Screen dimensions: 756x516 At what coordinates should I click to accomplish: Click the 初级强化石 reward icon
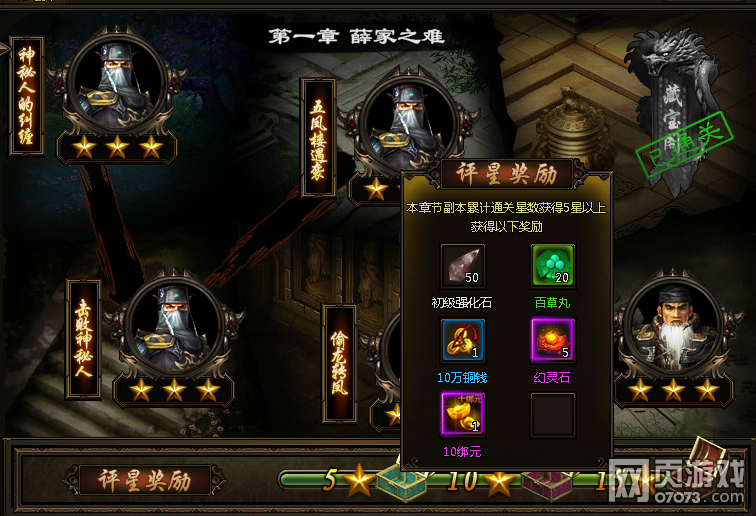coord(462,267)
